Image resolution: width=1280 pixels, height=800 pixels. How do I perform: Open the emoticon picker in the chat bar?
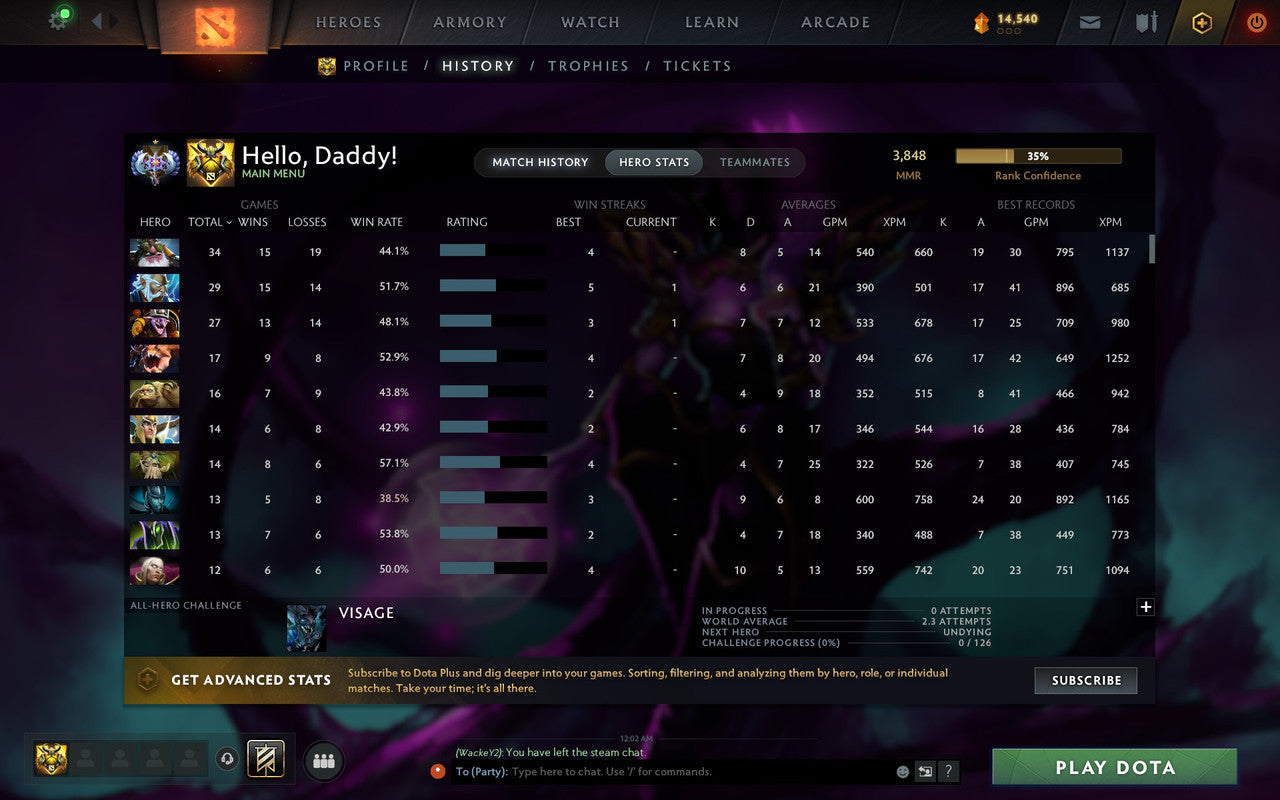point(901,771)
